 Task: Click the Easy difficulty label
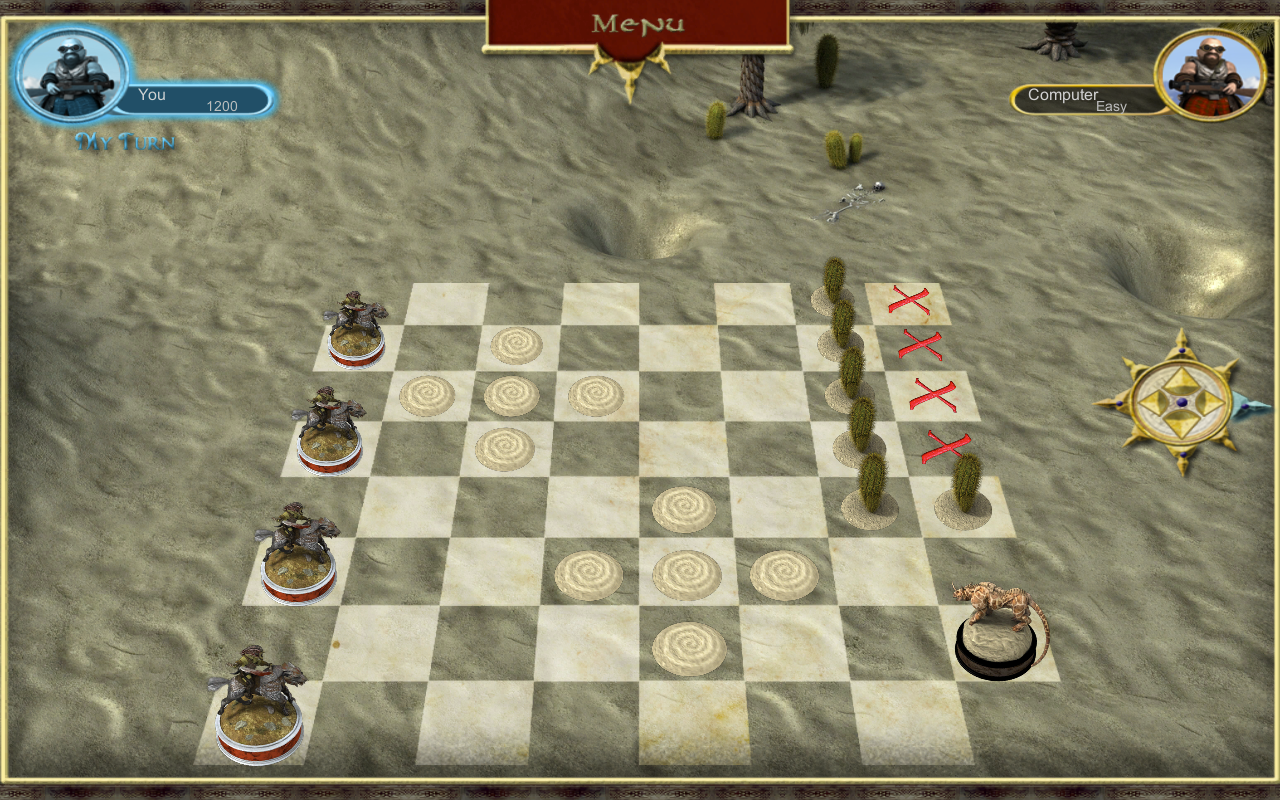(x=1113, y=105)
